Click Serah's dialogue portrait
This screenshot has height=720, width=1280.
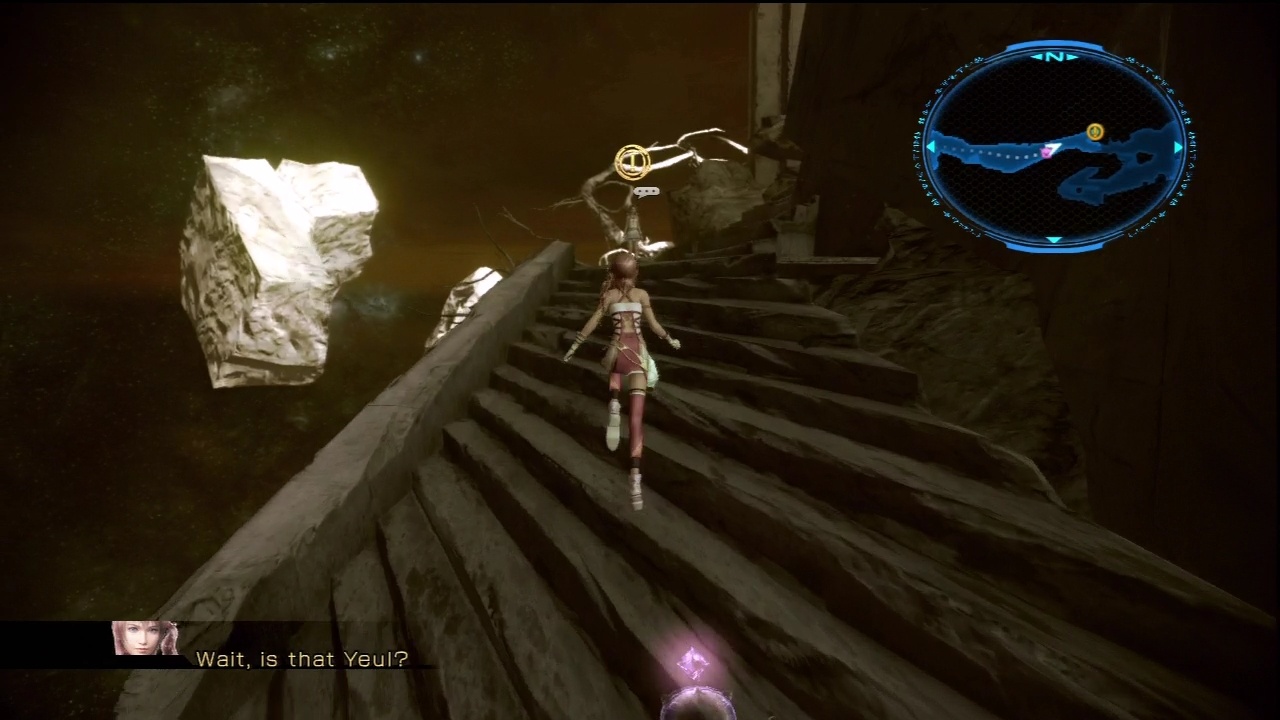point(145,639)
